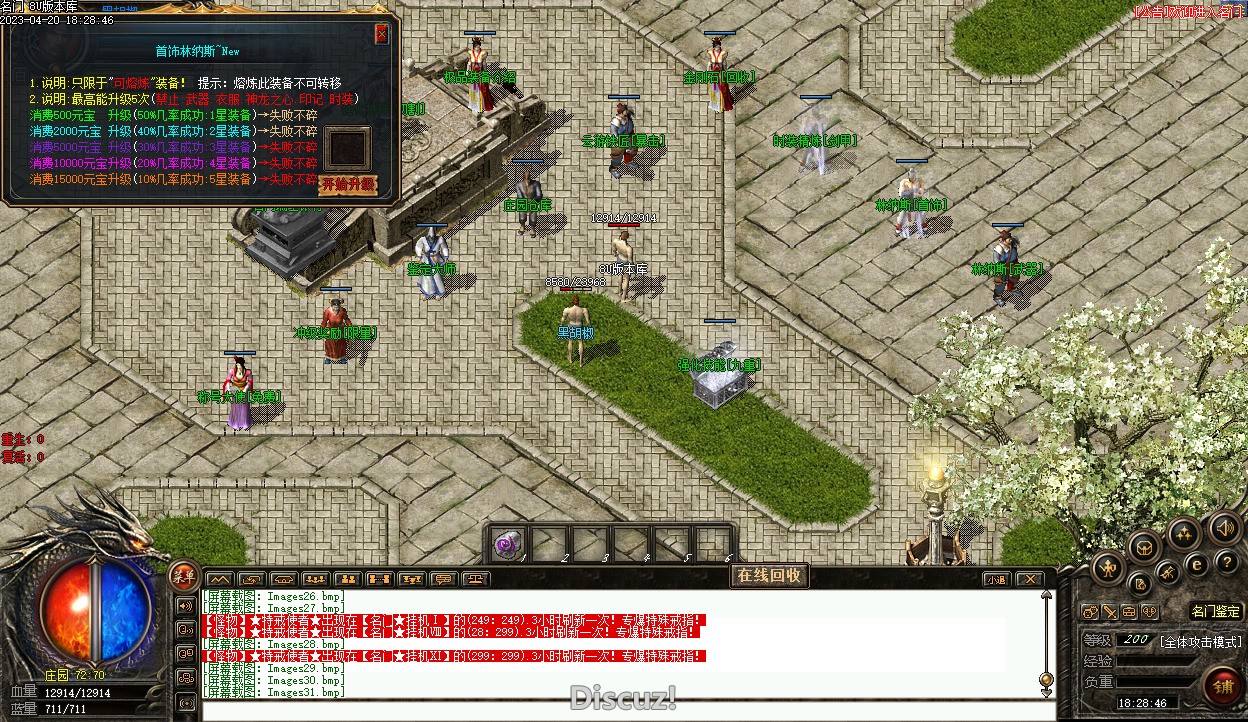1248x722 pixels.
Task: Open the red 铺 shop button
Action: click(x=1222, y=686)
